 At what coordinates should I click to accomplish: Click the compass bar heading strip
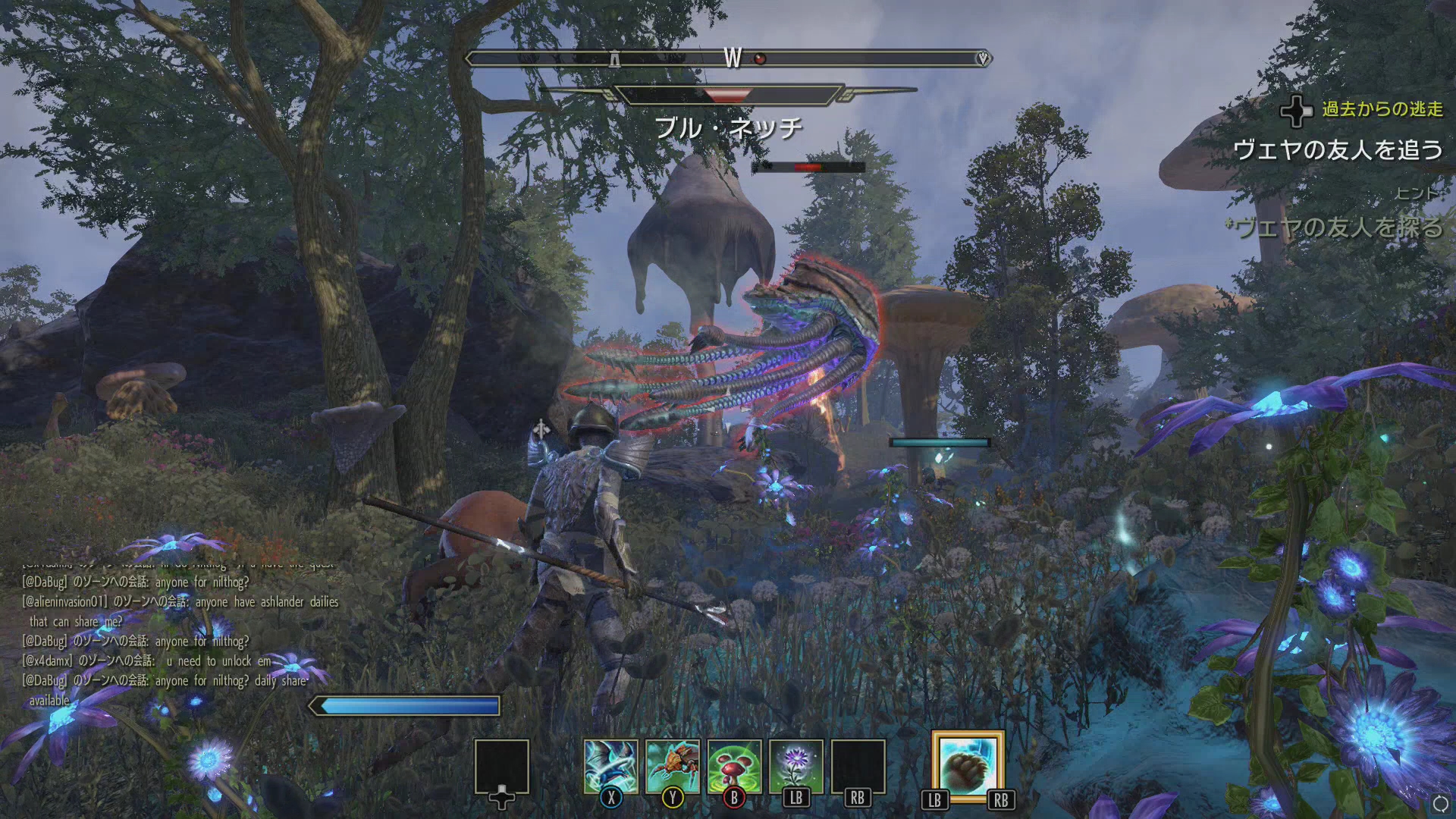point(728,58)
